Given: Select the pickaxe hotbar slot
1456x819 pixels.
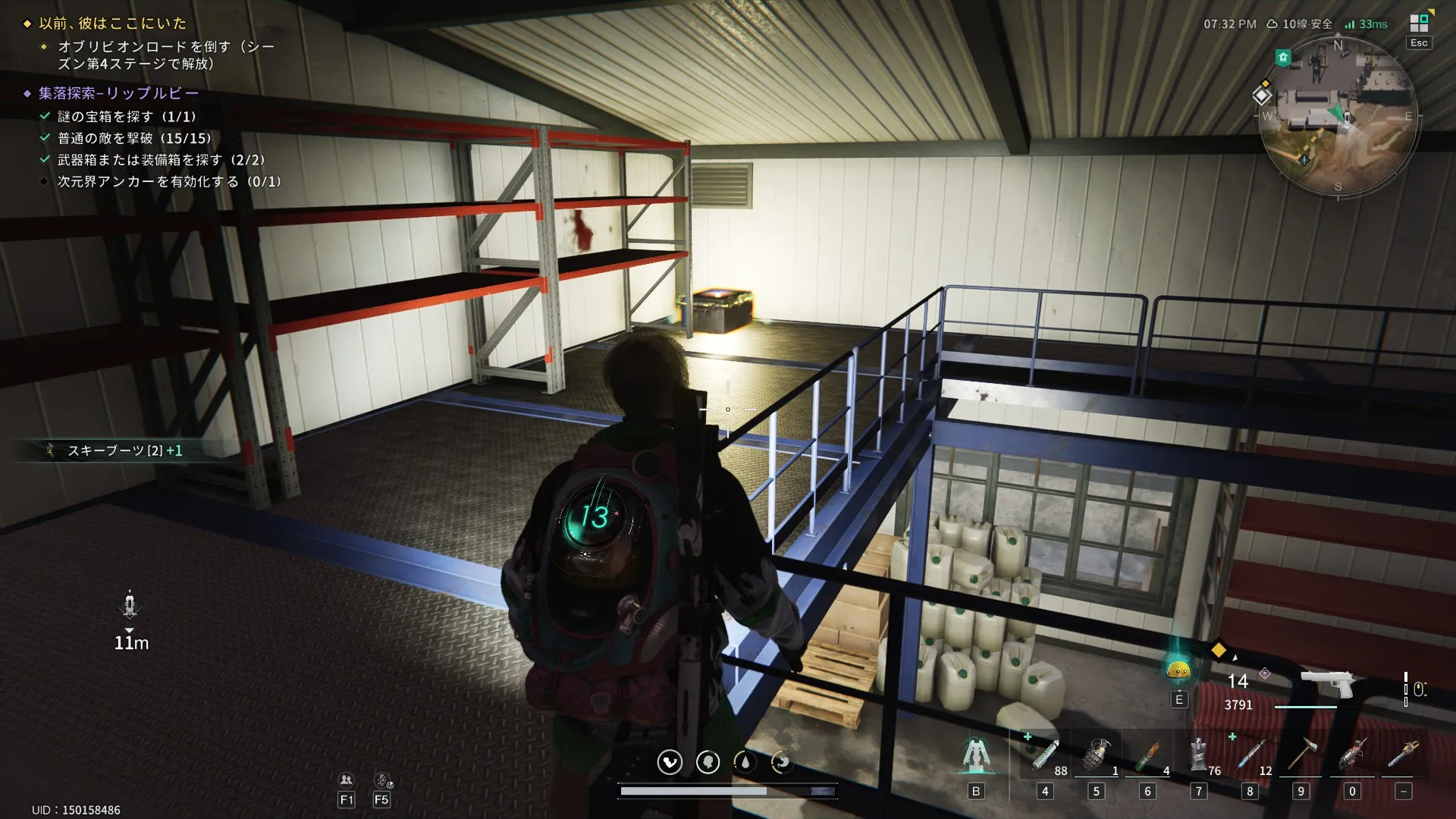Looking at the screenshot, I should pos(1301,755).
